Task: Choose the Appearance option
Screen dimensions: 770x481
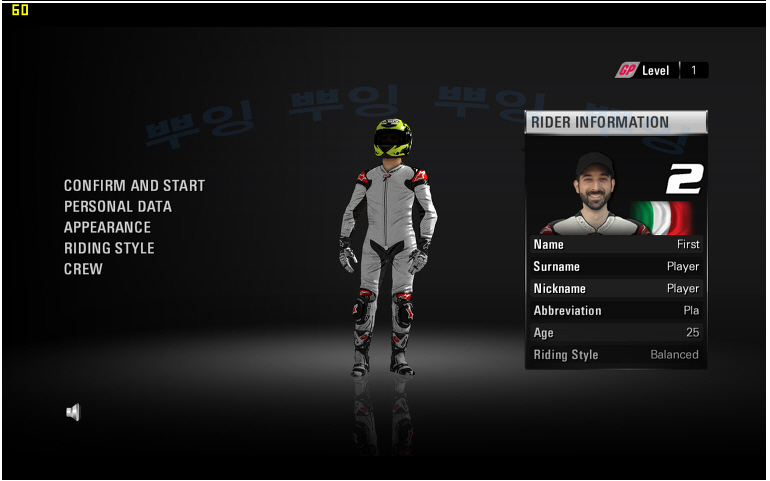Action: click(x=107, y=228)
